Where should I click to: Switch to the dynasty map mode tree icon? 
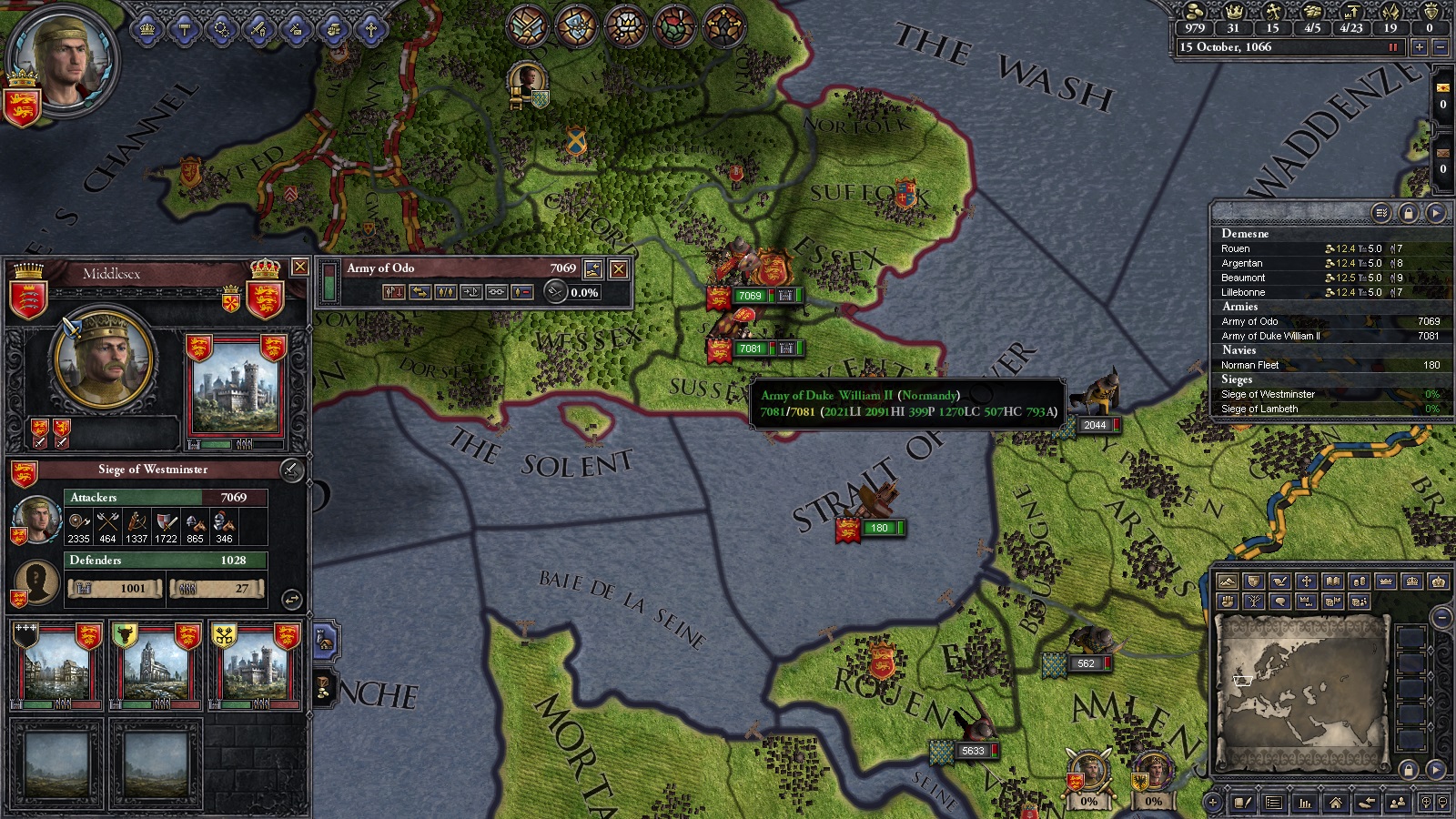click(x=1253, y=602)
